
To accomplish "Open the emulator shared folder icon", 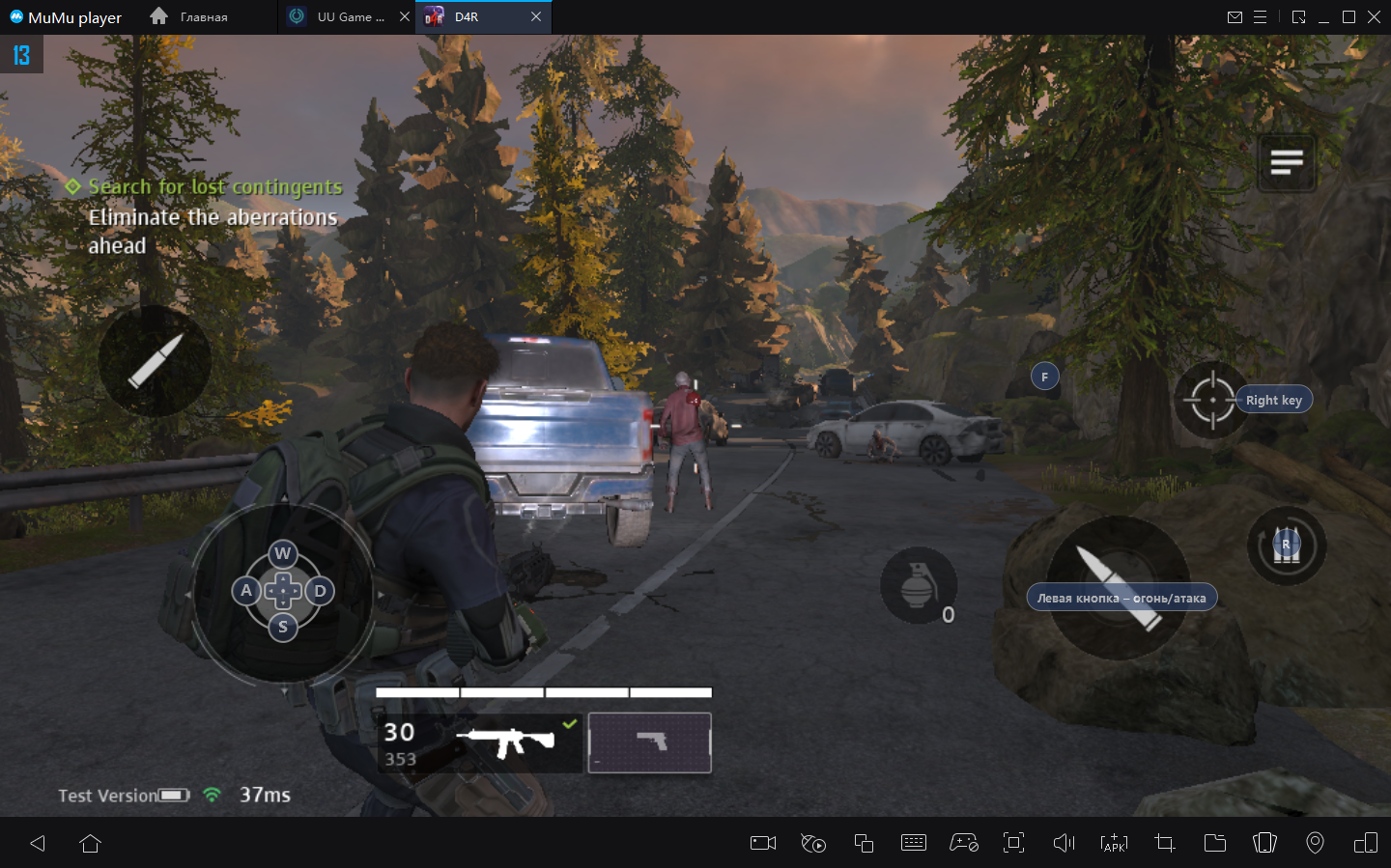I will [x=1215, y=843].
